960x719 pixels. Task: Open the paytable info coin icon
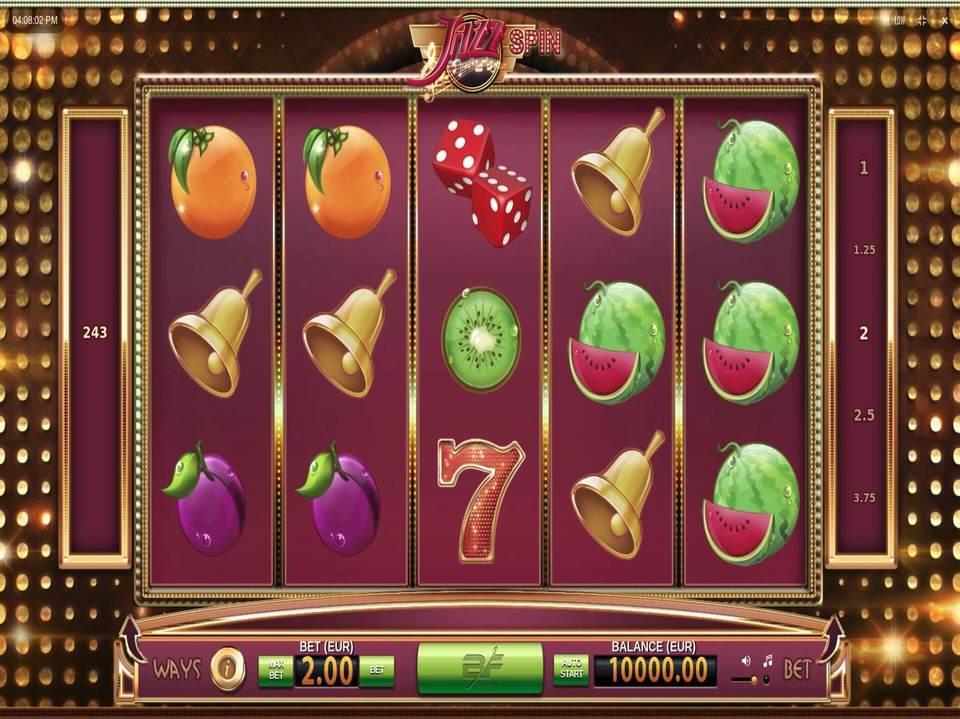(227, 669)
